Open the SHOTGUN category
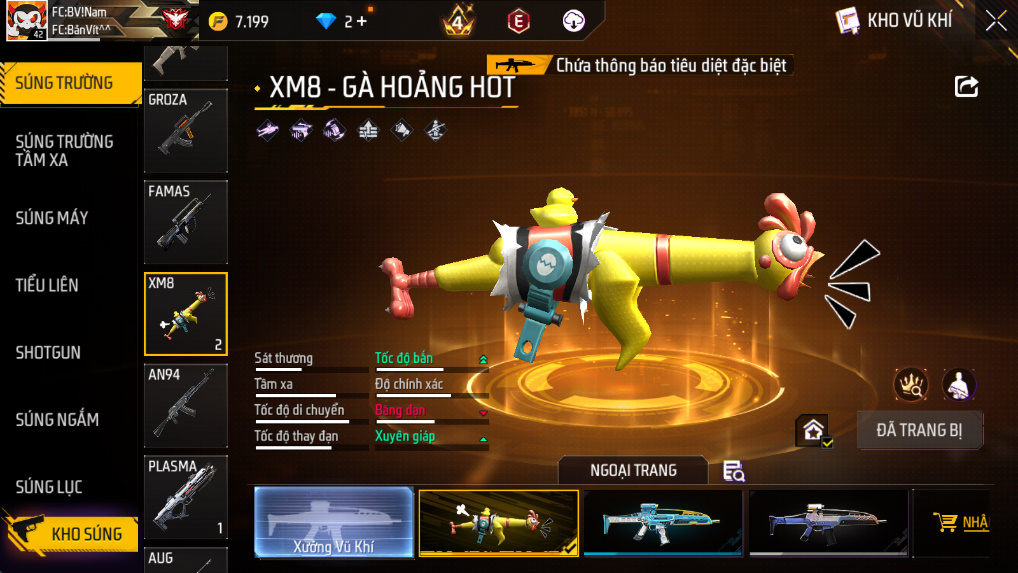The image size is (1018, 573). point(48,353)
